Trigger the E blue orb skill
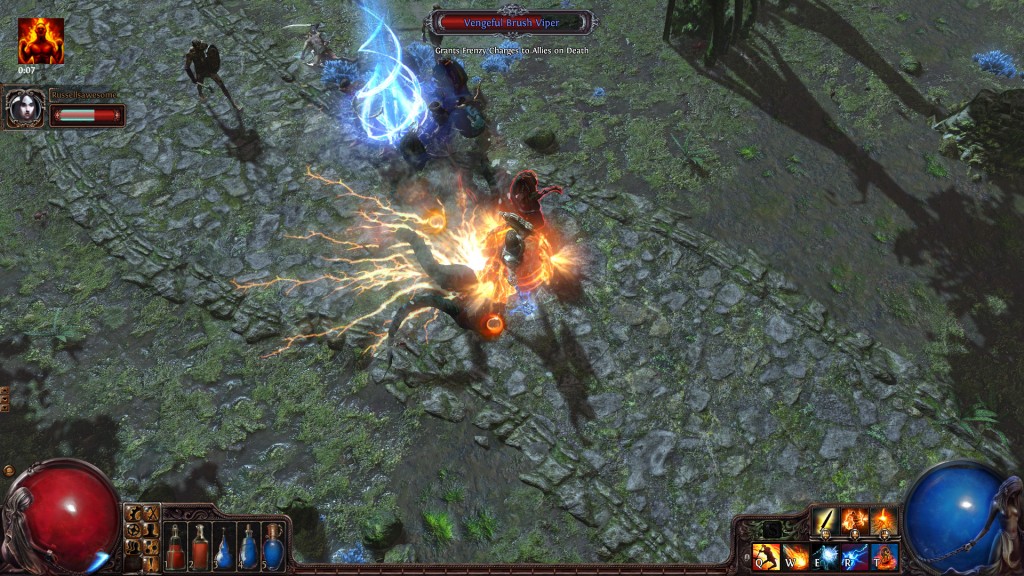This screenshot has height=576, width=1024. pos(825,556)
